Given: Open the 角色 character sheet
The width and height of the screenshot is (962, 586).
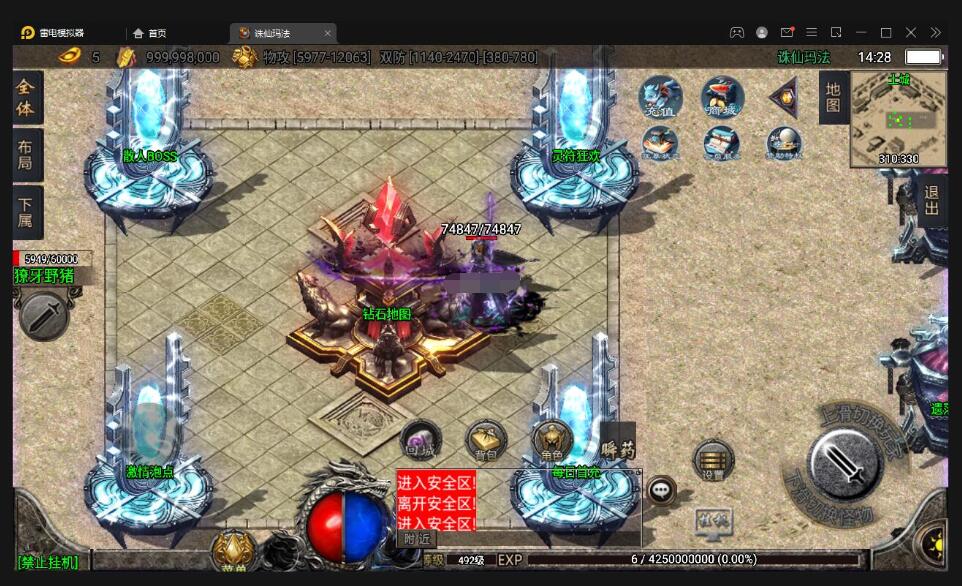Looking at the screenshot, I should coord(552,439).
